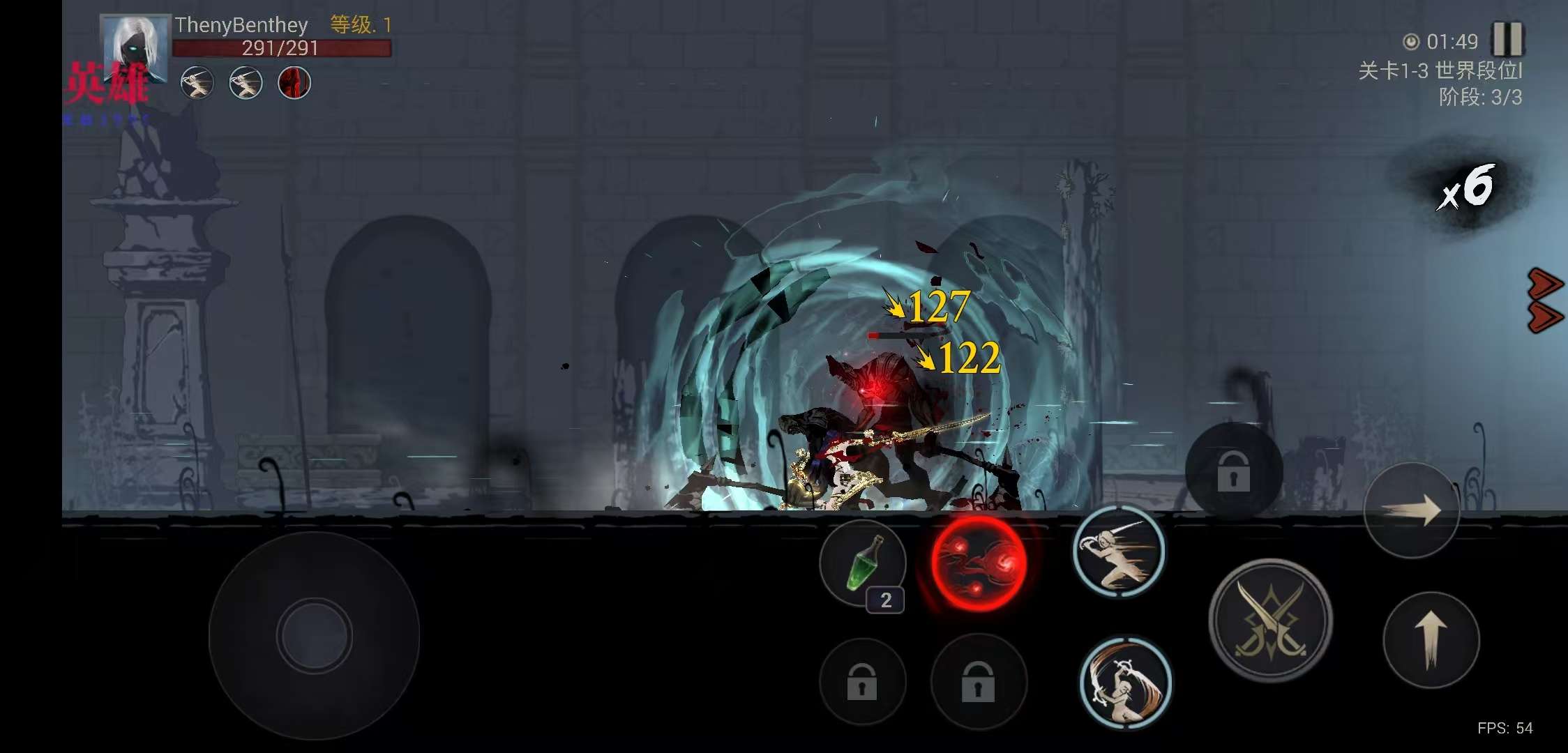Dash using the right arrow button

pos(1411,510)
